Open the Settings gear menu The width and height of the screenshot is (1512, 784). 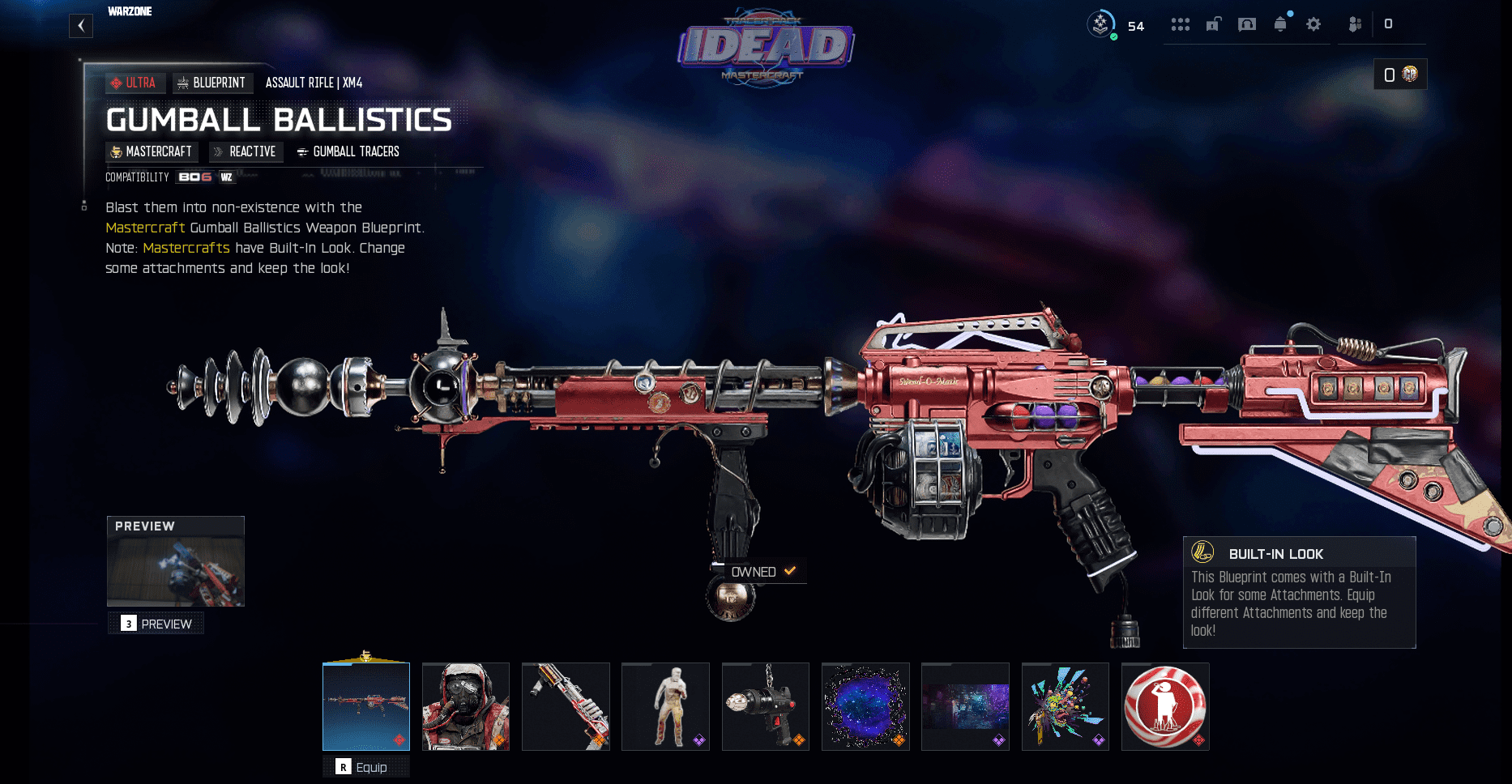1313,24
